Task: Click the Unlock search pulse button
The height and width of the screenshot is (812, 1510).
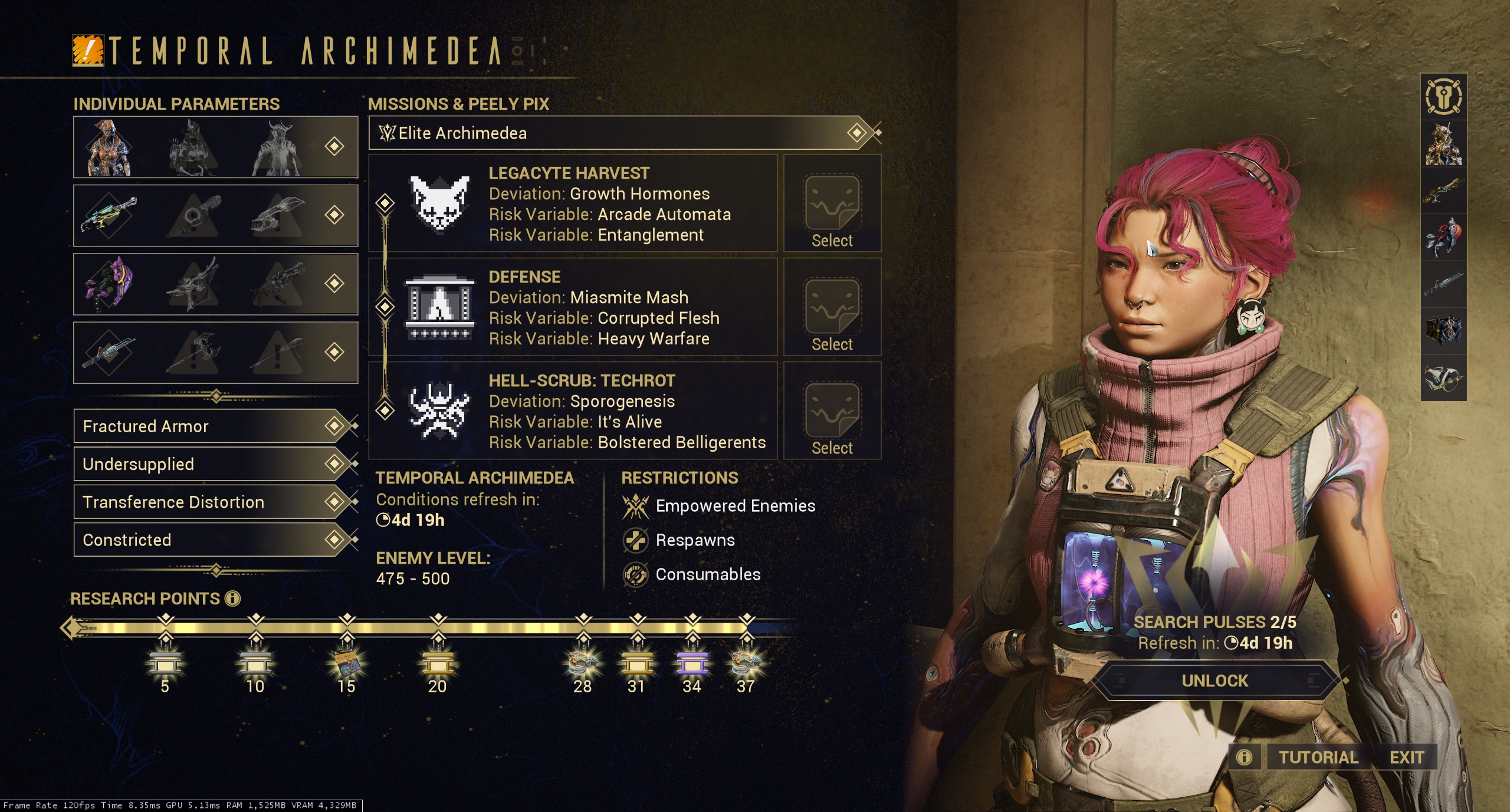Action: pos(1214,681)
